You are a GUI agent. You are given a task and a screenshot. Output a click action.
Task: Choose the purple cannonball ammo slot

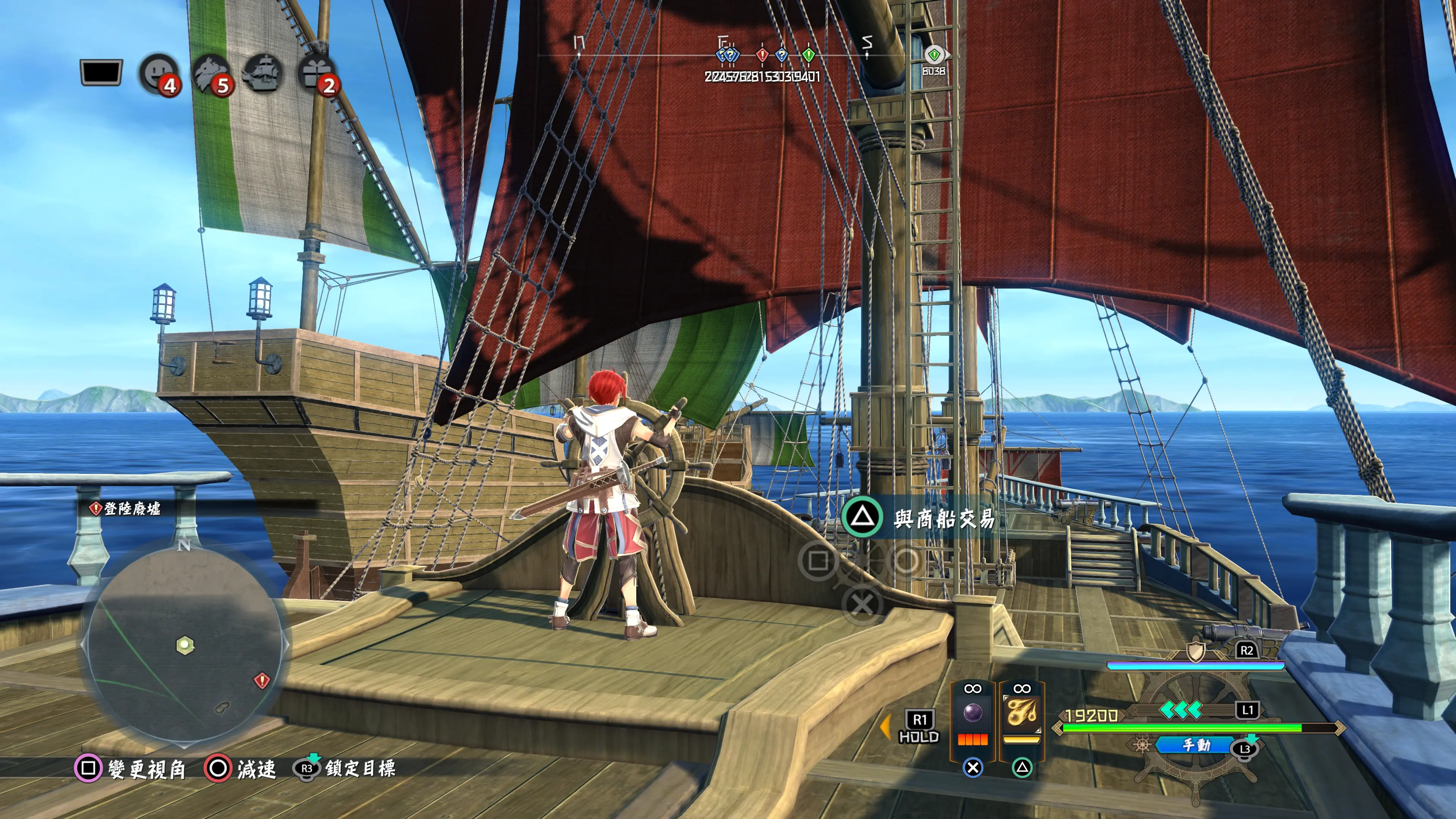[972, 713]
